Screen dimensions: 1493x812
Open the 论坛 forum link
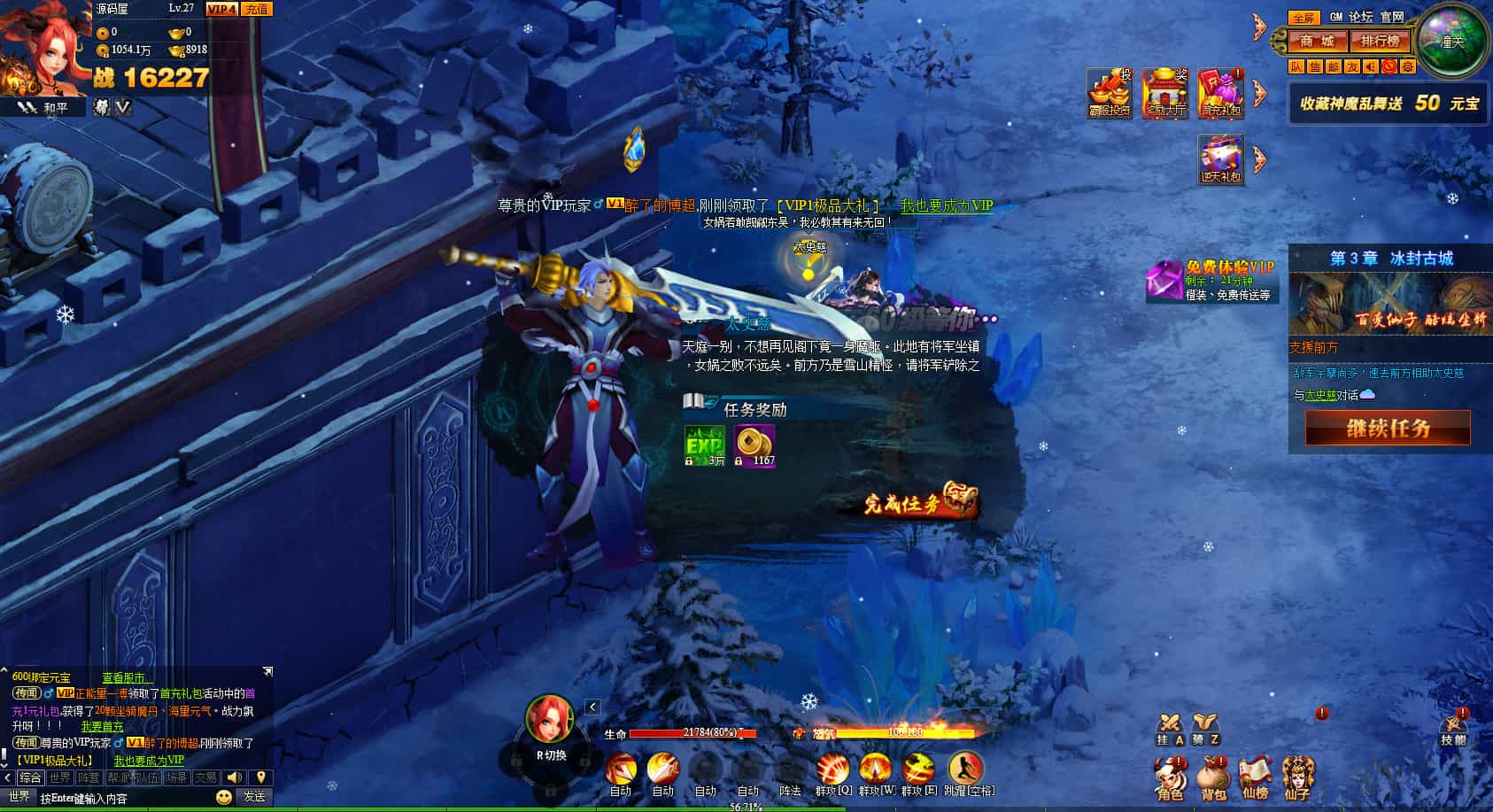click(x=1361, y=17)
